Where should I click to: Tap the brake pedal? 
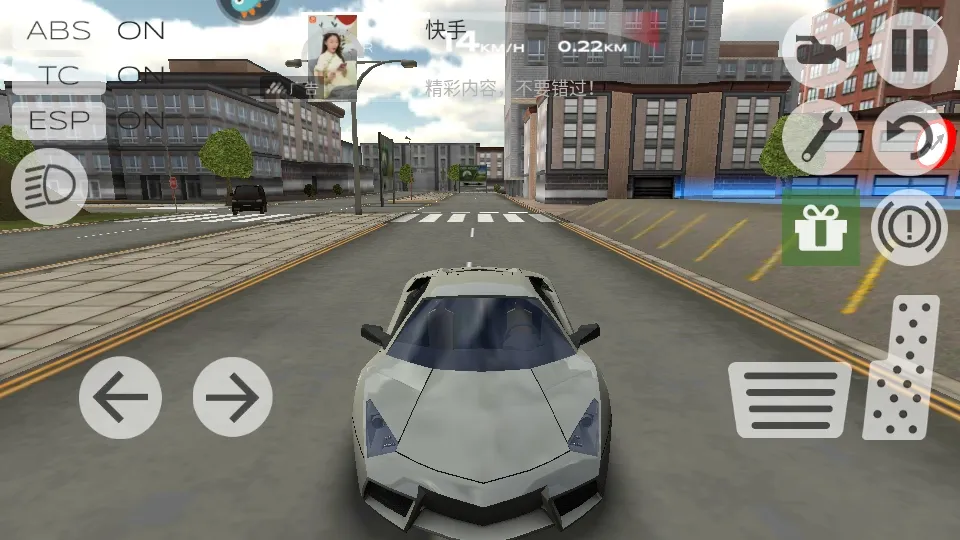coord(789,399)
